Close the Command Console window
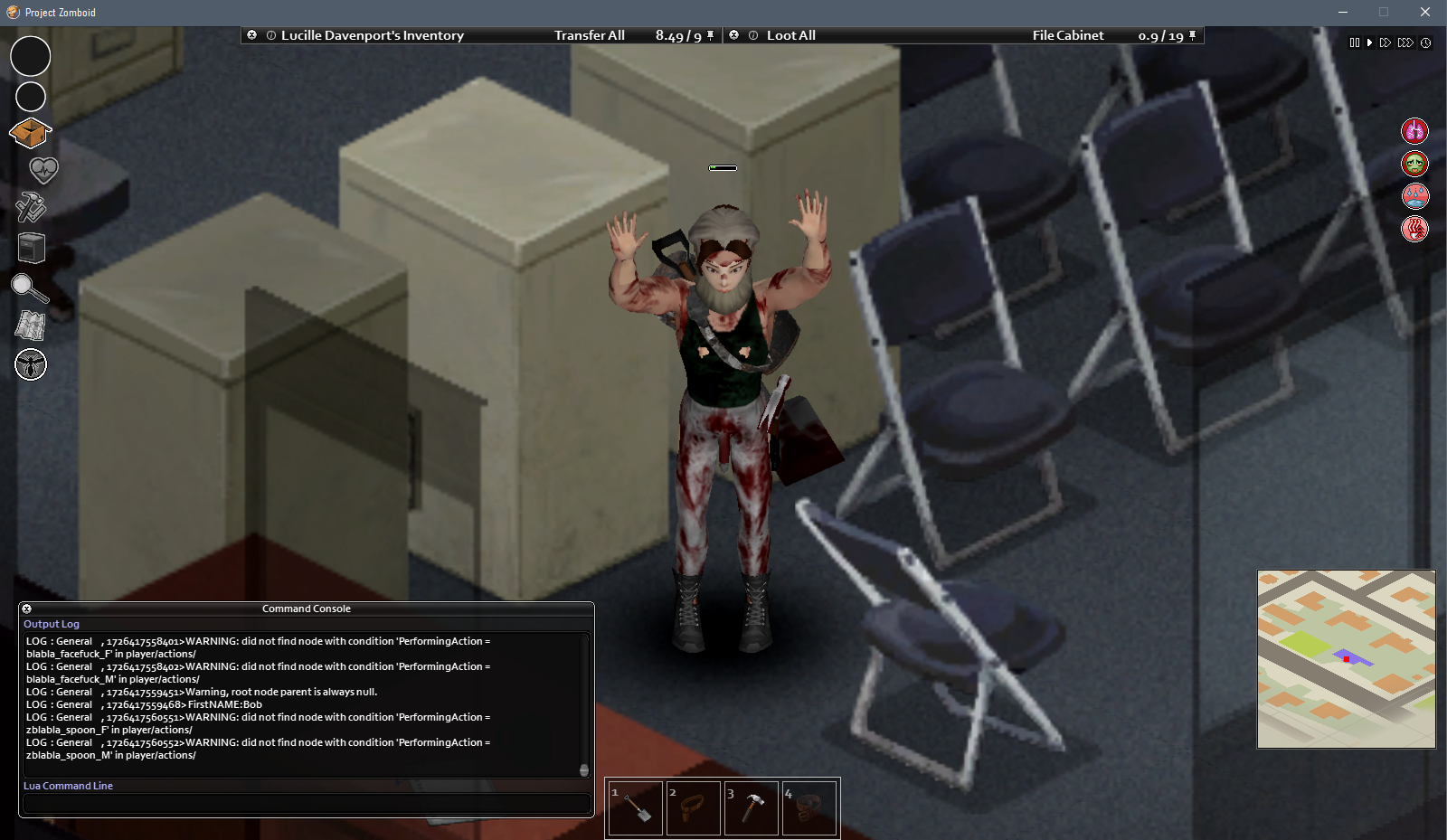This screenshot has width=1447, height=840. (27, 609)
